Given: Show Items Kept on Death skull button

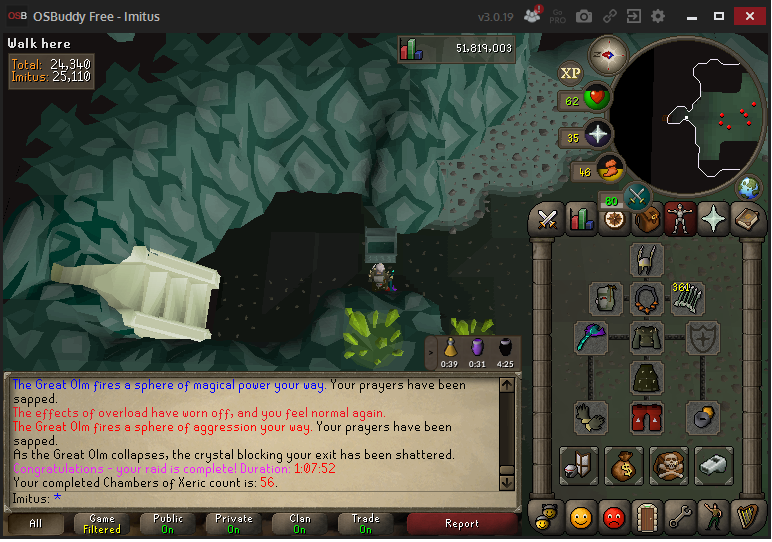Looking at the screenshot, I should (x=669, y=465).
